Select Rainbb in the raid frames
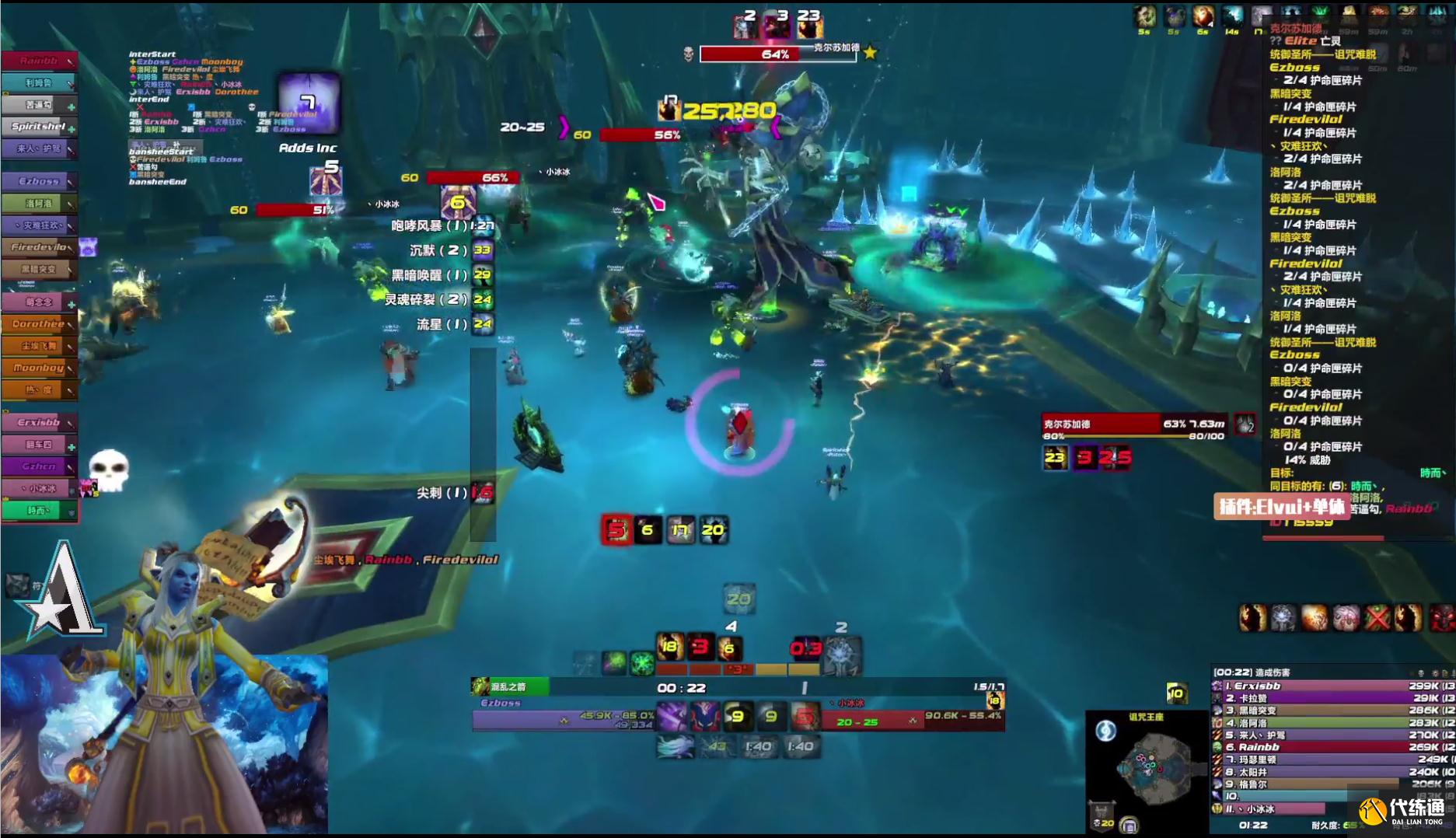 pos(39,61)
